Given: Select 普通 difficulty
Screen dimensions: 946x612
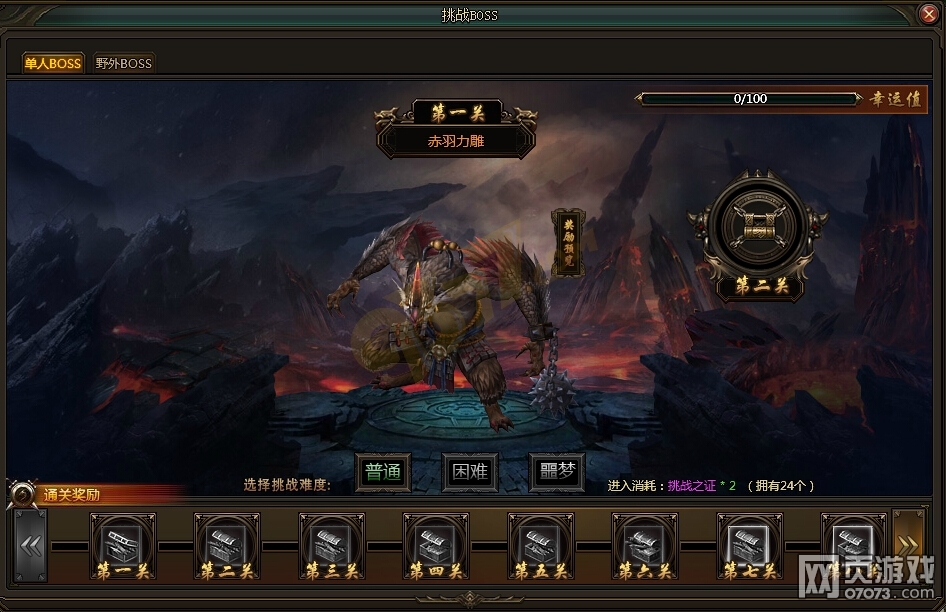Looking at the screenshot, I should coord(383,472).
